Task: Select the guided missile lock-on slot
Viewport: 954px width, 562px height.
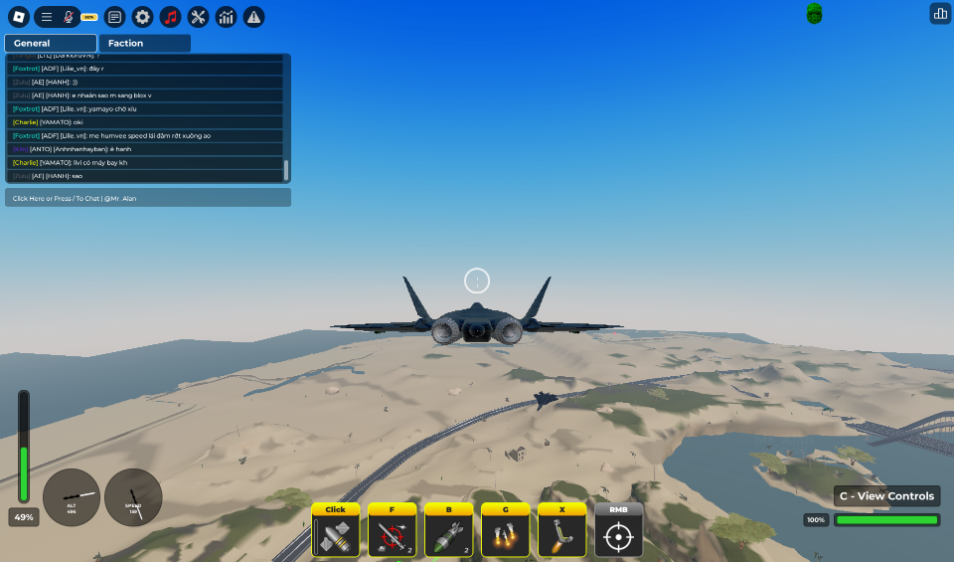Action: (x=392, y=534)
